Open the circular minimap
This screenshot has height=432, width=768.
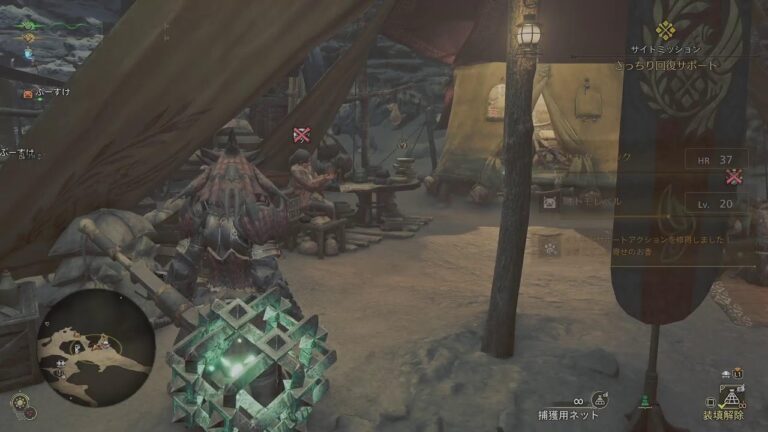tap(95, 346)
